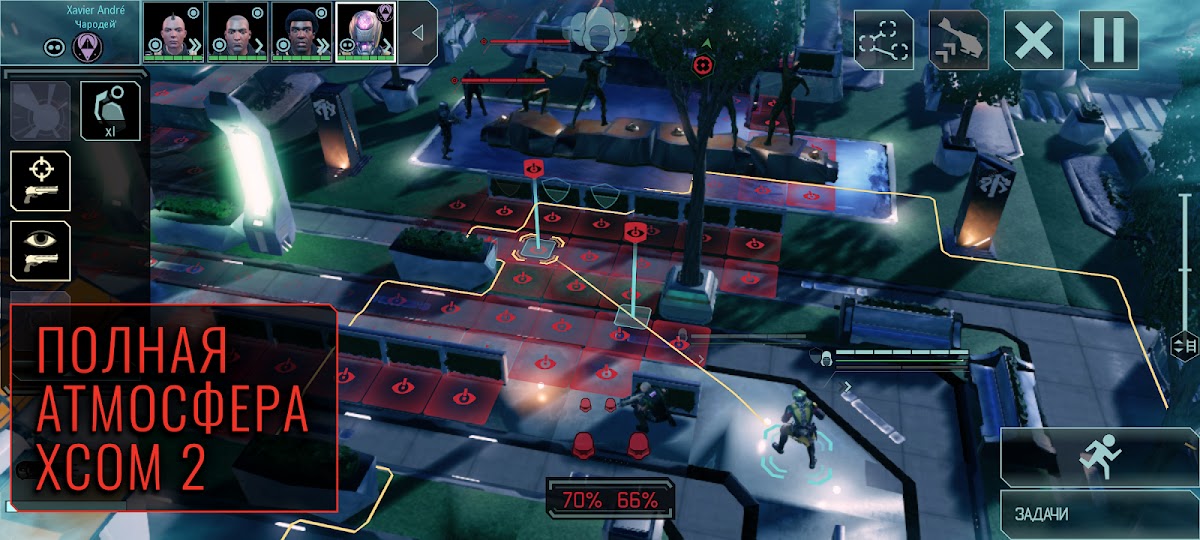Call evac with the helicopter icon
1200x540 pixels.
pyautogui.click(x=959, y=40)
